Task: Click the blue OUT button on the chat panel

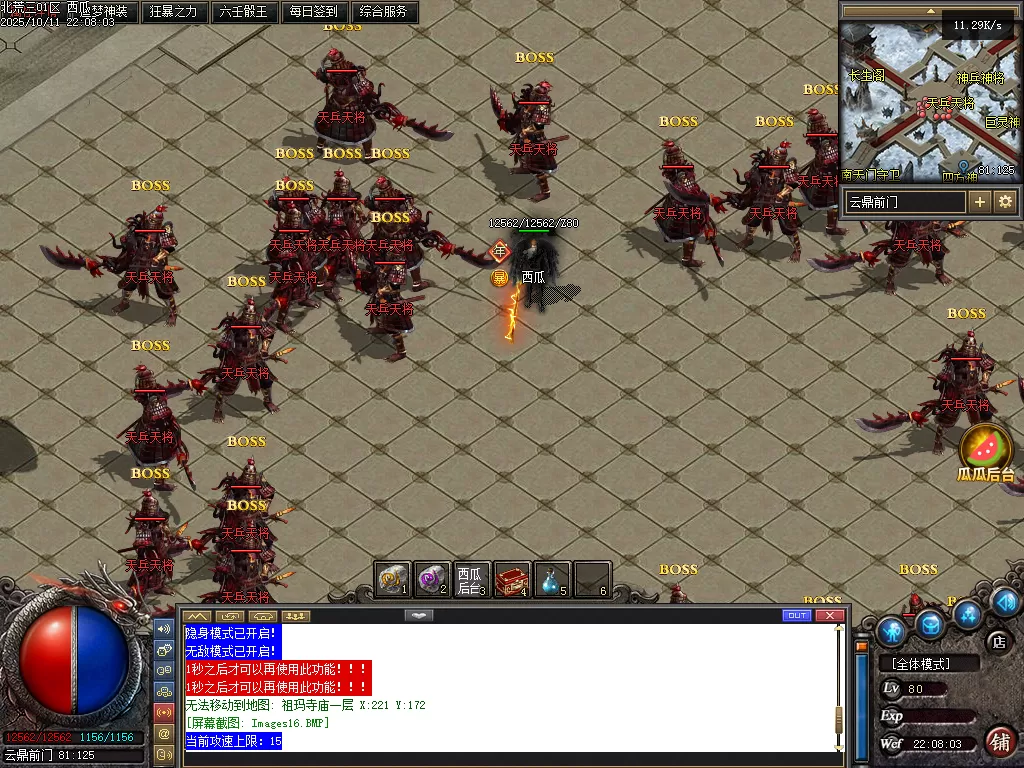Action: pos(797,615)
